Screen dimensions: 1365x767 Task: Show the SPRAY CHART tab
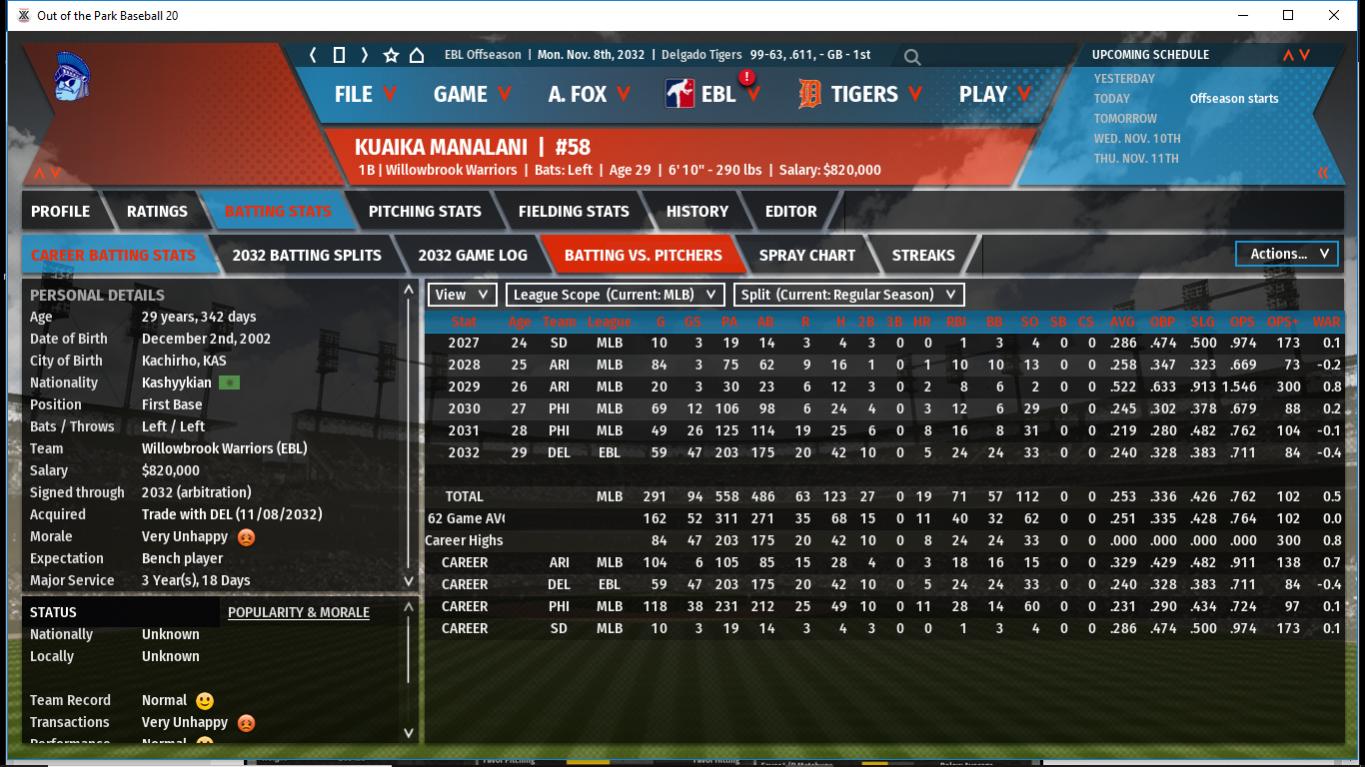806,255
